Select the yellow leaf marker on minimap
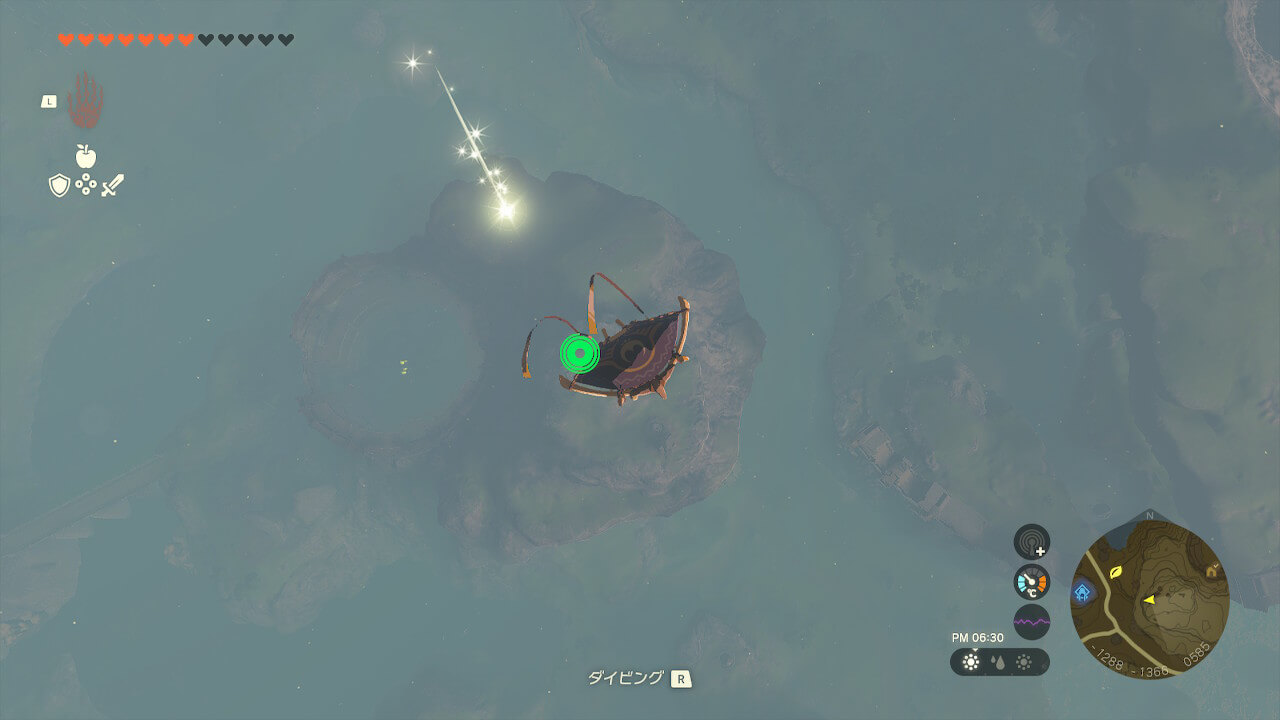 1116,572
